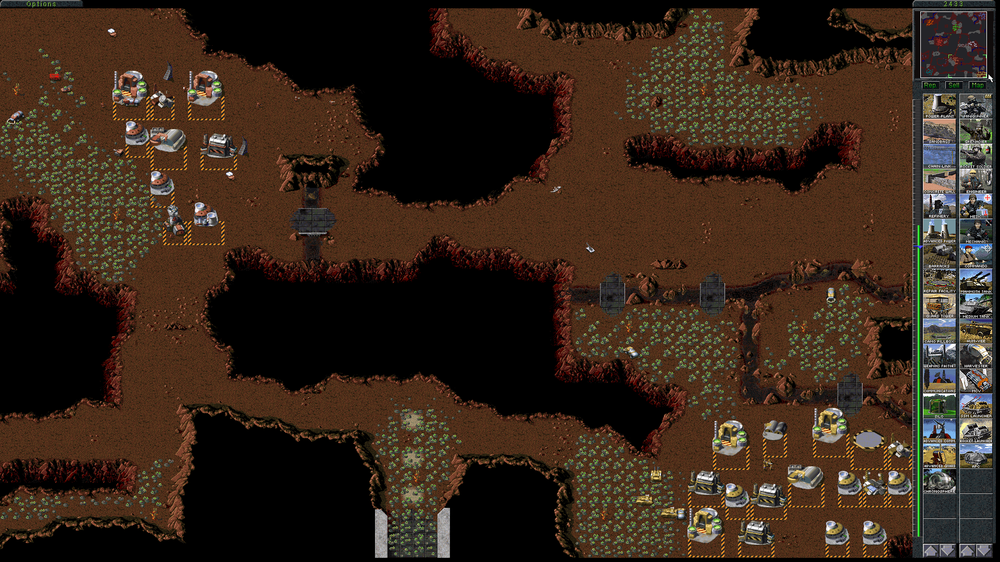Build an Advanced Power plant
The height and width of the screenshot is (562, 1000).
point(940,231)
